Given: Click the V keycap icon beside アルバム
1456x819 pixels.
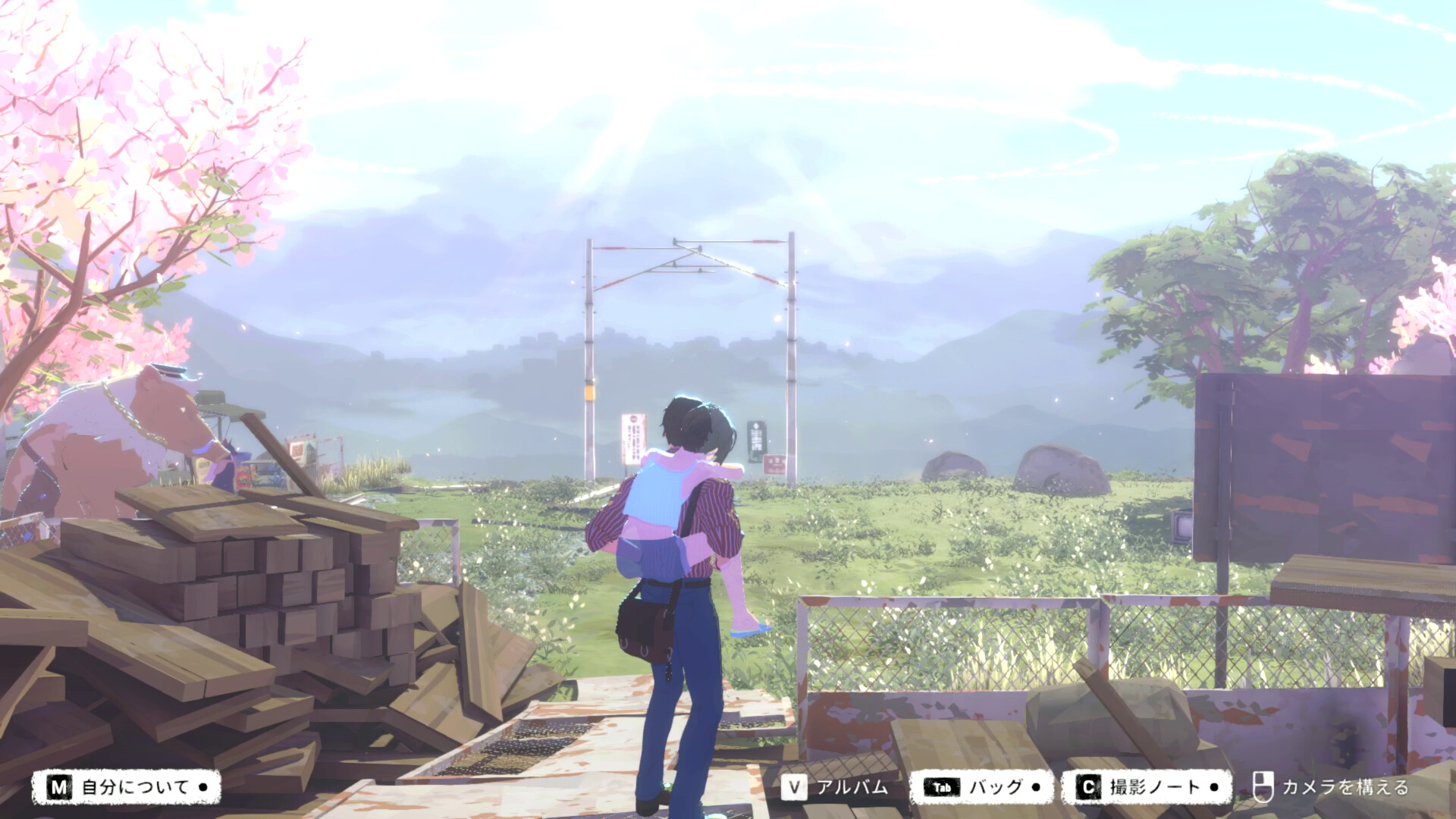Looking at the screenshot, I should point(794,787).
